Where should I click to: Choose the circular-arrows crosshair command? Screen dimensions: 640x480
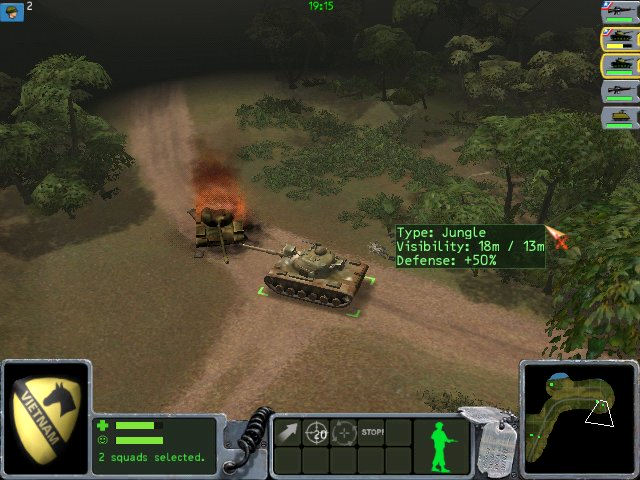click(x=344, y=432)
